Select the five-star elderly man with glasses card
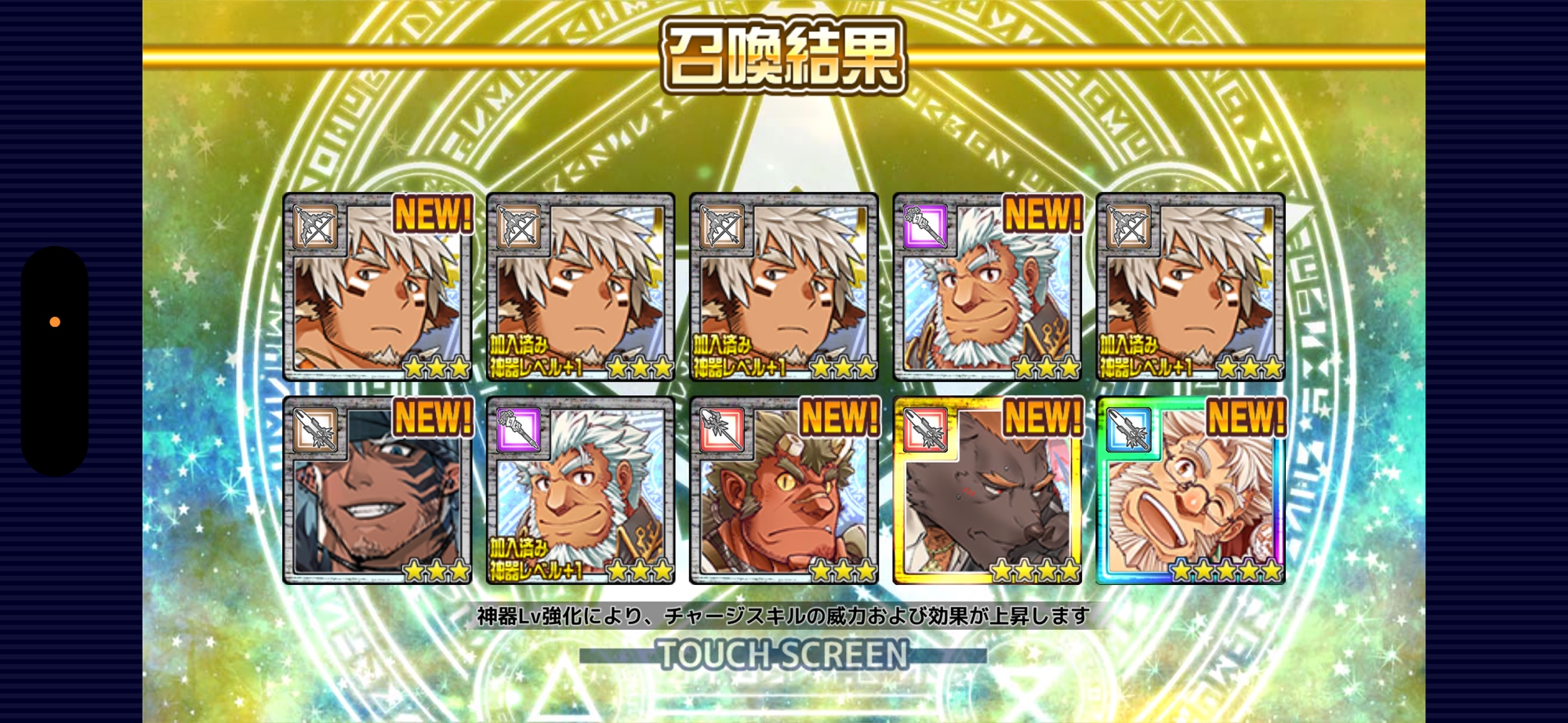 (x=1190, y=491)
